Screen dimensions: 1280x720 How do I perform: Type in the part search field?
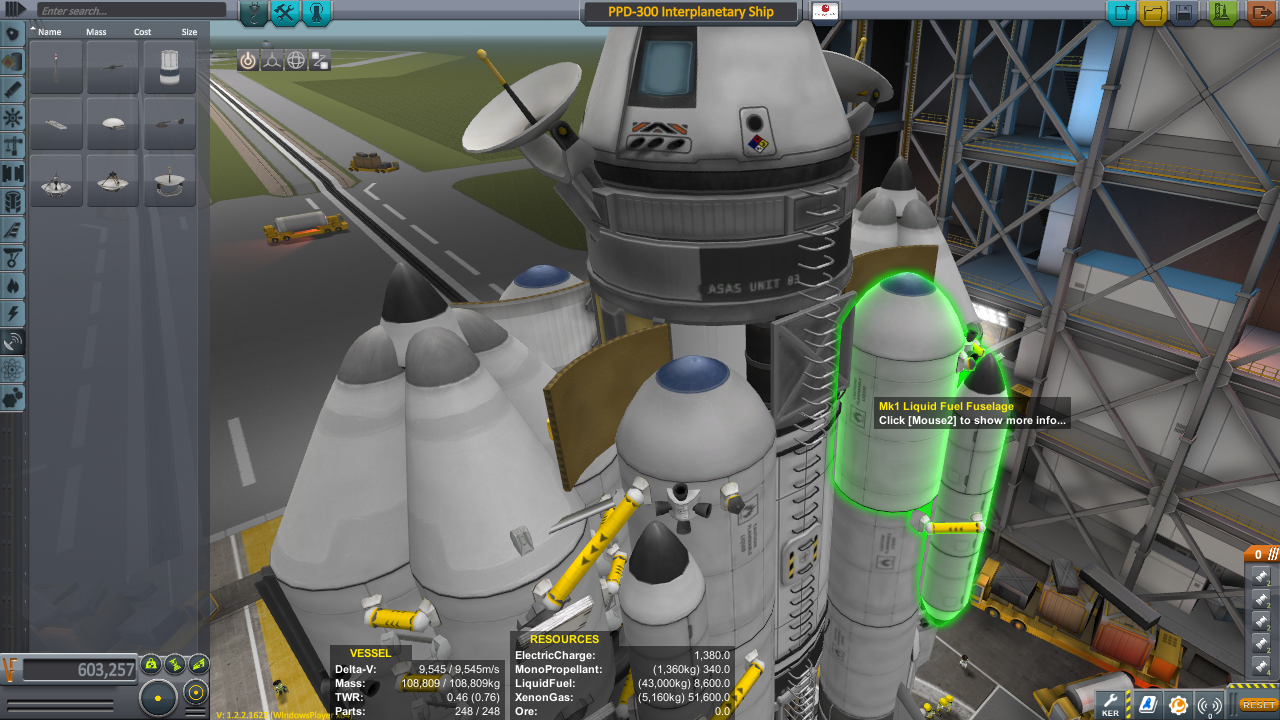pyautogui.click(x=130, y=11)
